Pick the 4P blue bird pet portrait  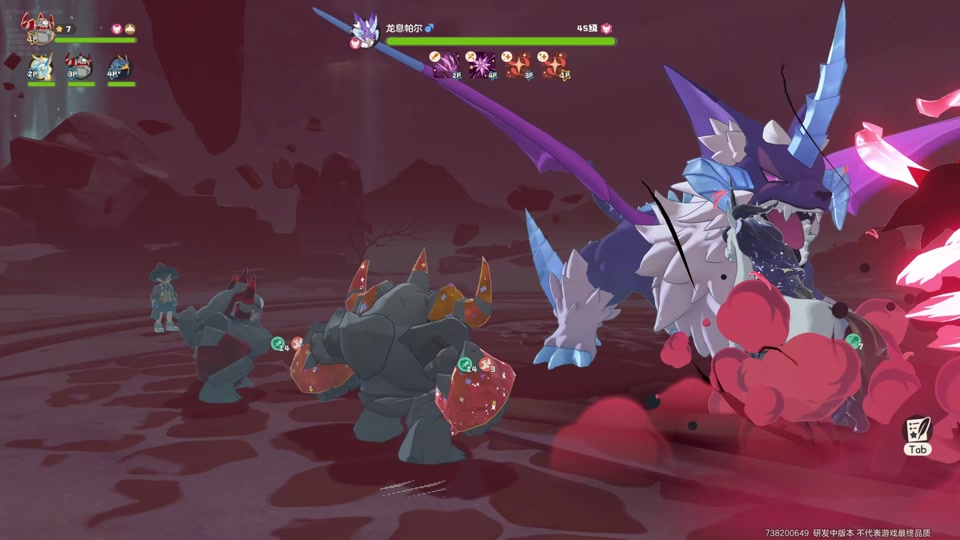pyautogui.click(x=120, y=67)
